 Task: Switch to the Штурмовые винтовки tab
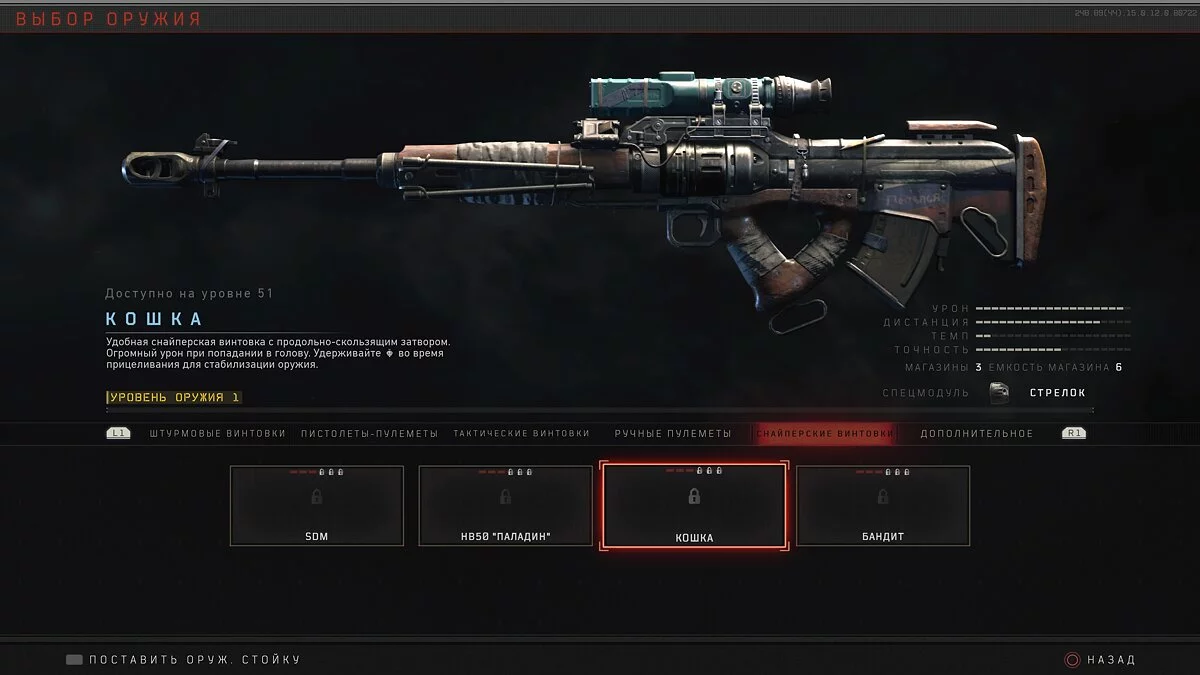tap(217, 433)
